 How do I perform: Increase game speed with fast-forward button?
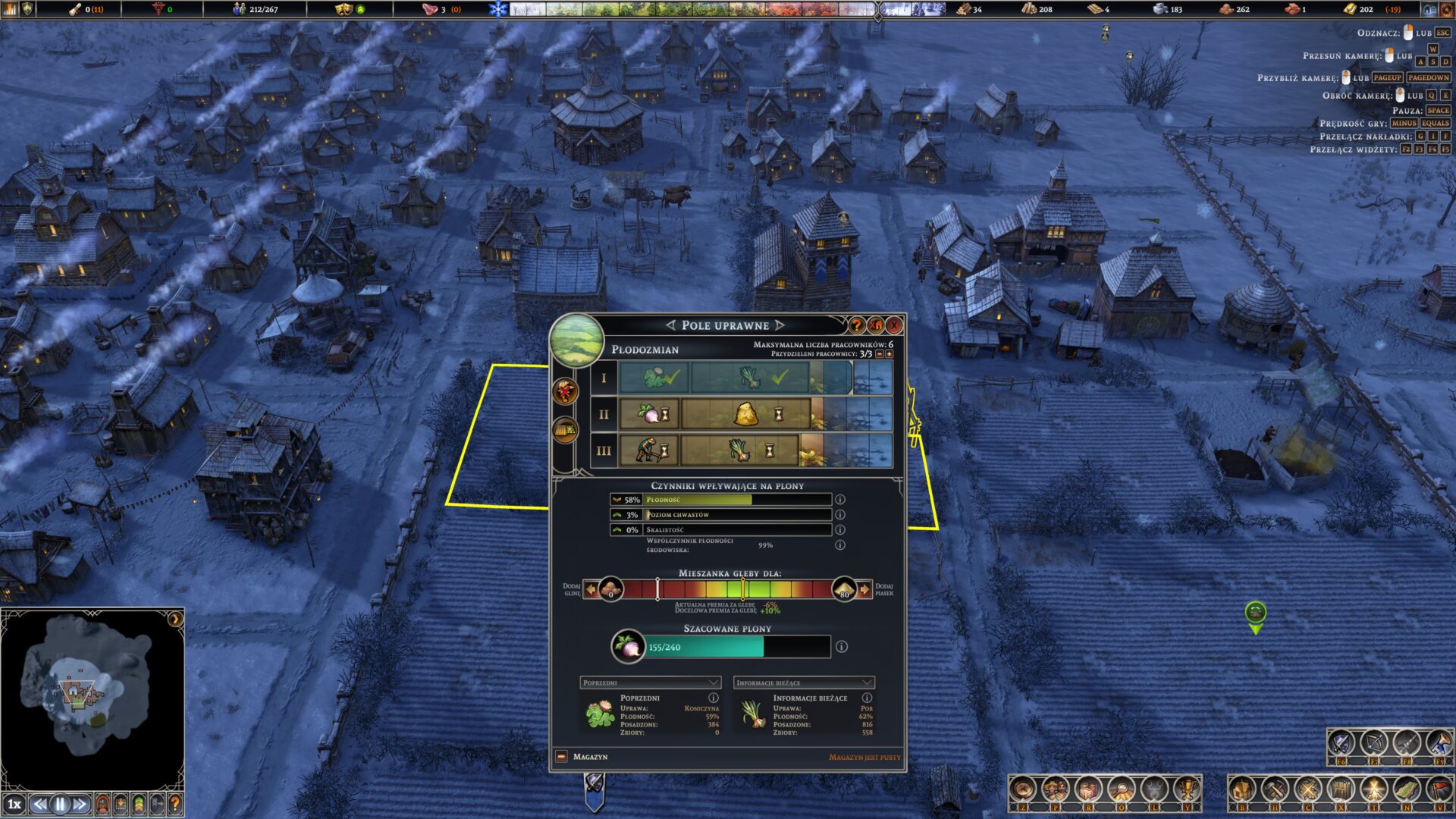pos(80,804)
